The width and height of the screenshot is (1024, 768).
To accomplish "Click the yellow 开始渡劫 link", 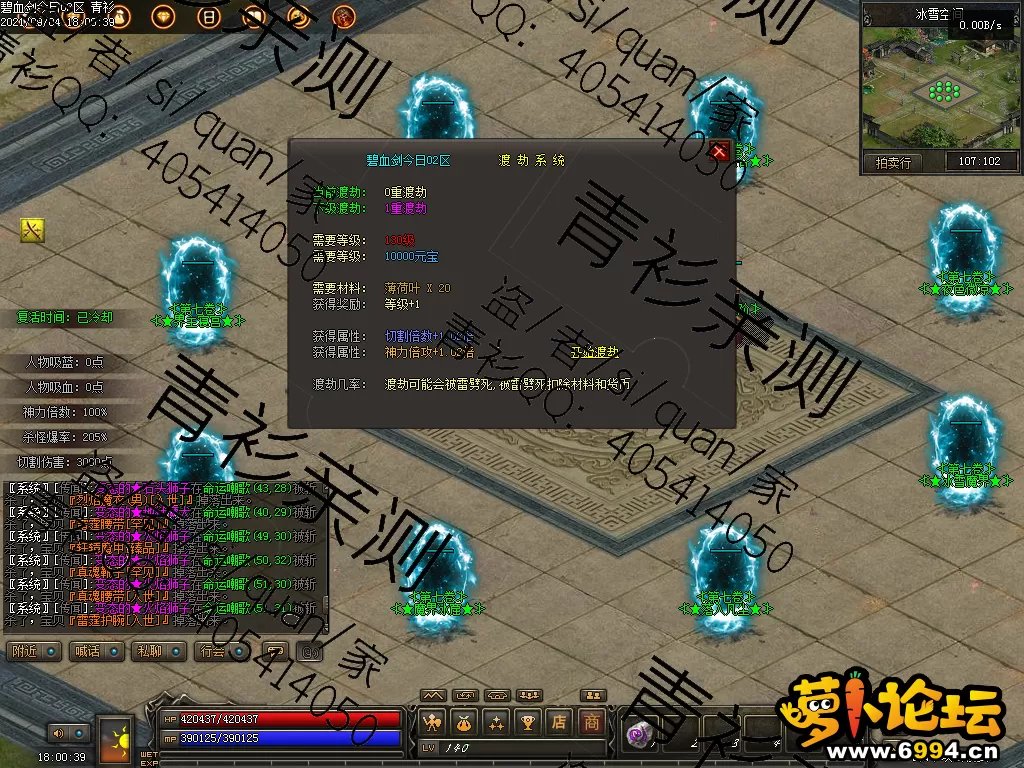I will (594, 352).
